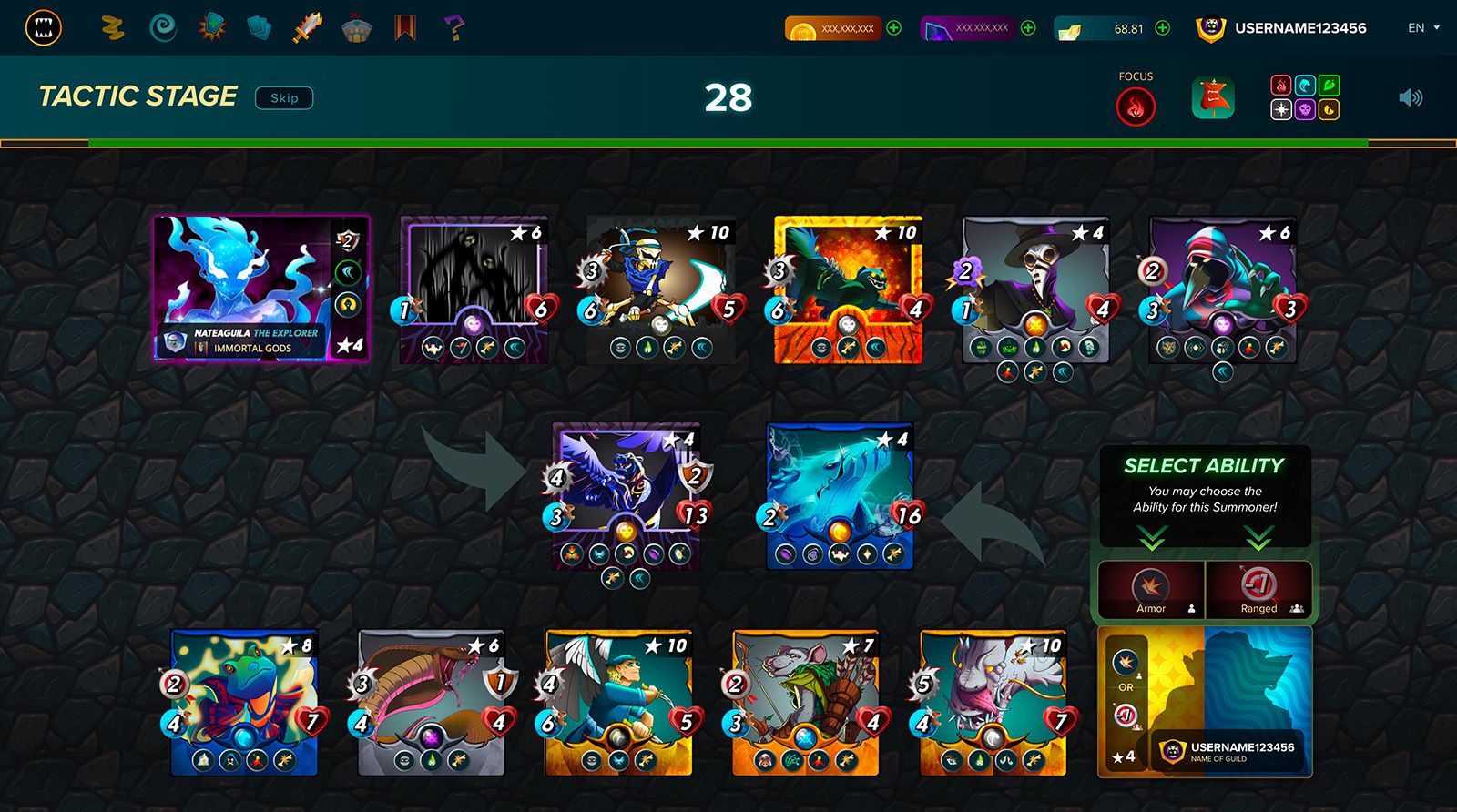Click the Splinterlands monster logo
This screenshot has width=1457, height=812.
(43, 28)
